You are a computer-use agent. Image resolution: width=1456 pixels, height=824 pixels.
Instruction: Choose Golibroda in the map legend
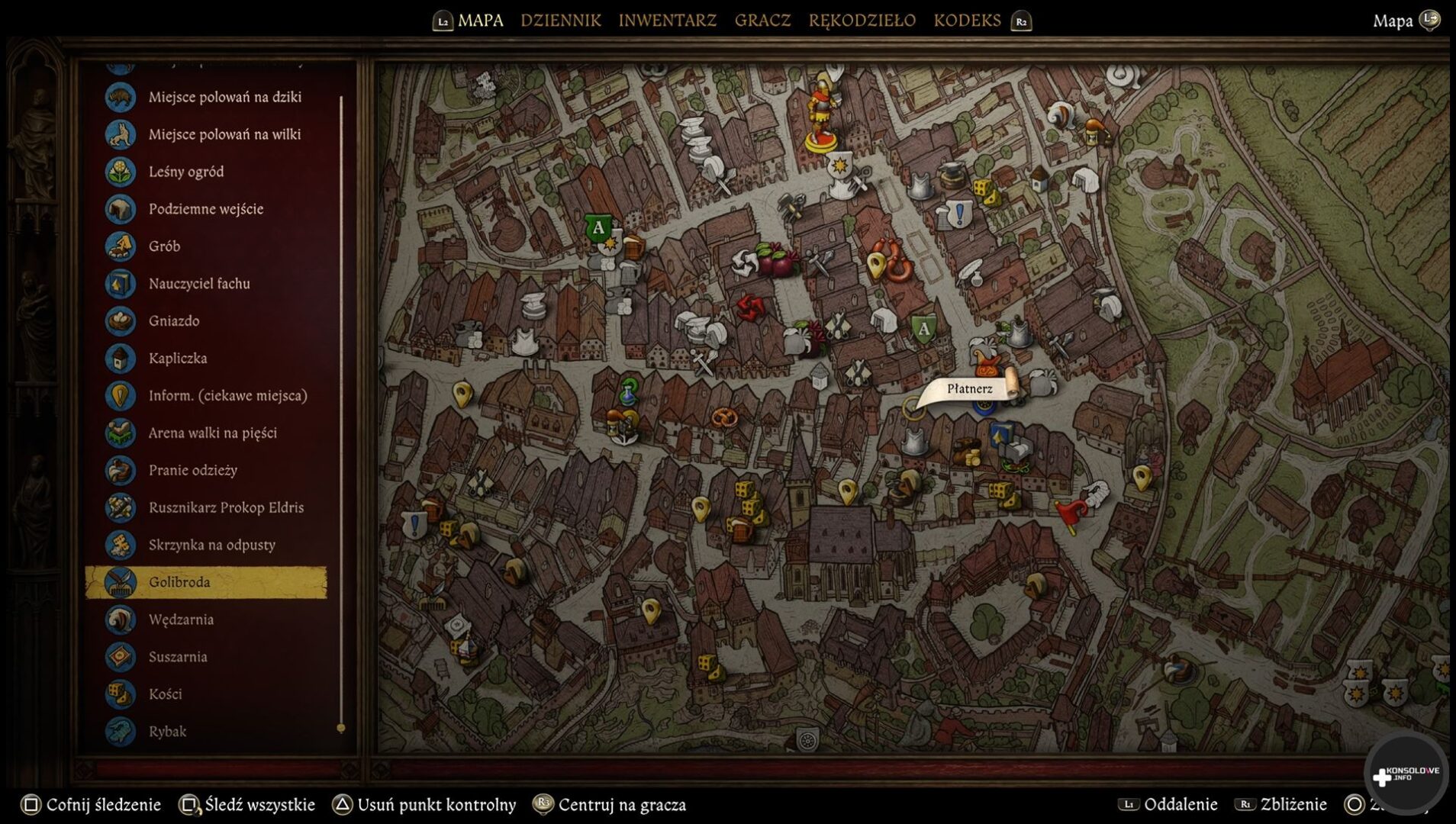point(179,582)
